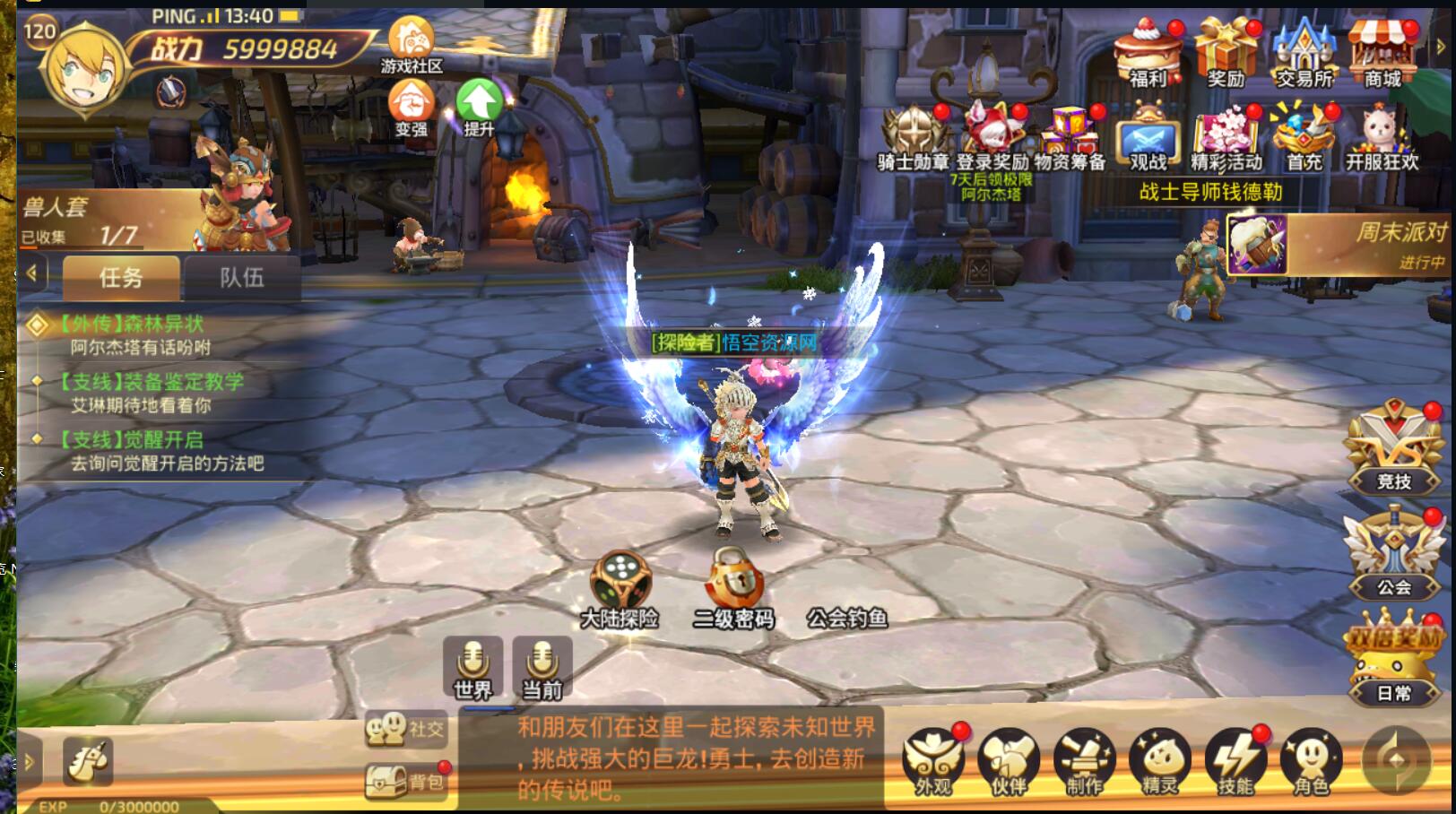Claim the 登录奖励 login reward

pyautogui.click(x=992, y=136)
